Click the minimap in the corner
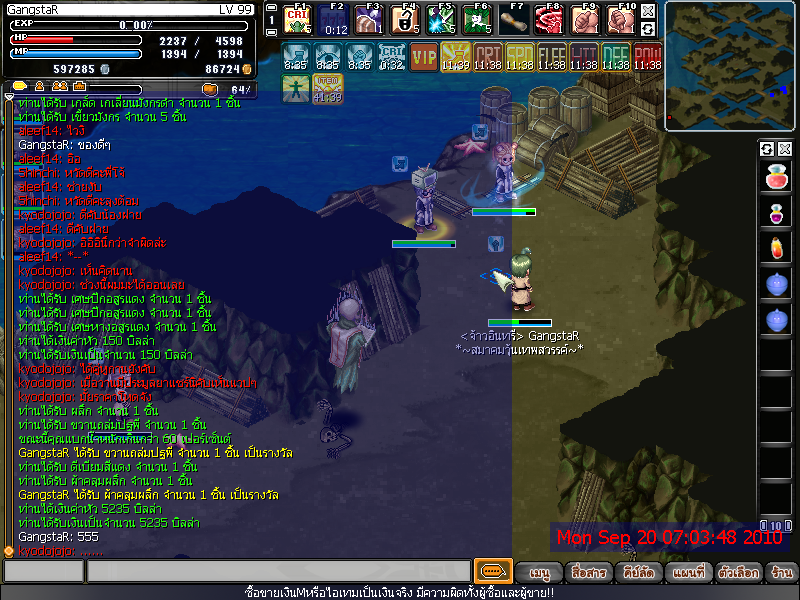 coord(729,66)
